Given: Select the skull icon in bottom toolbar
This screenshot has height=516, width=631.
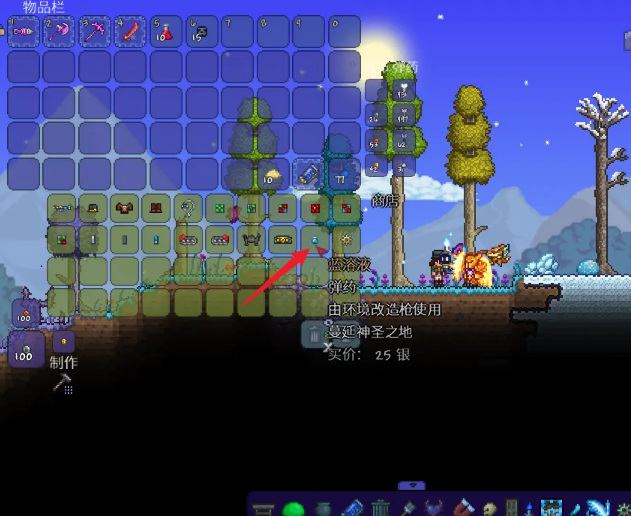Looking at the screenshot, I should pos(489,508).
